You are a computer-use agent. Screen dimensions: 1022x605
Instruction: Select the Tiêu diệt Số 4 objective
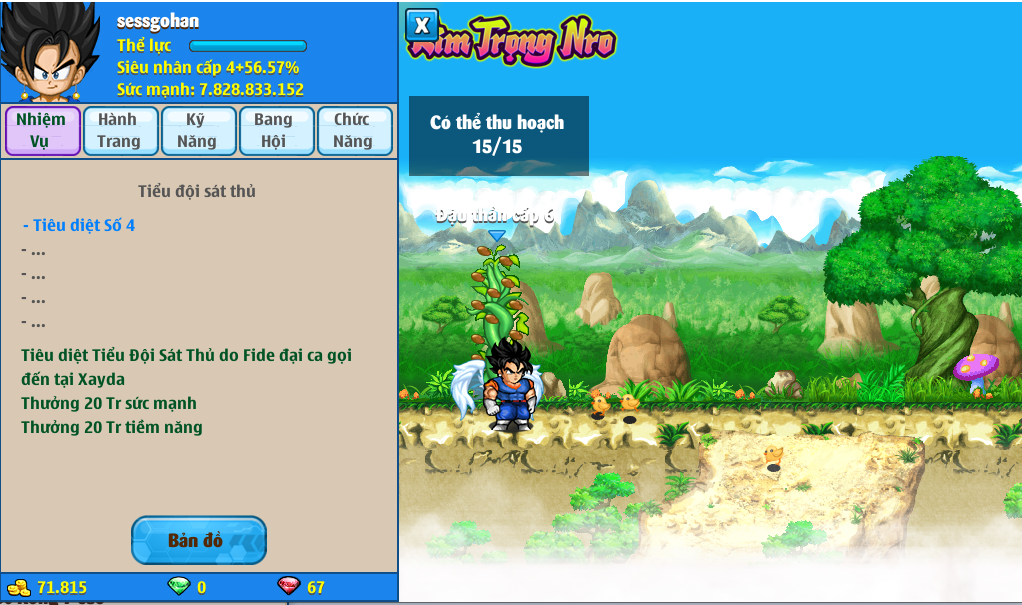[x=80, y=226]
